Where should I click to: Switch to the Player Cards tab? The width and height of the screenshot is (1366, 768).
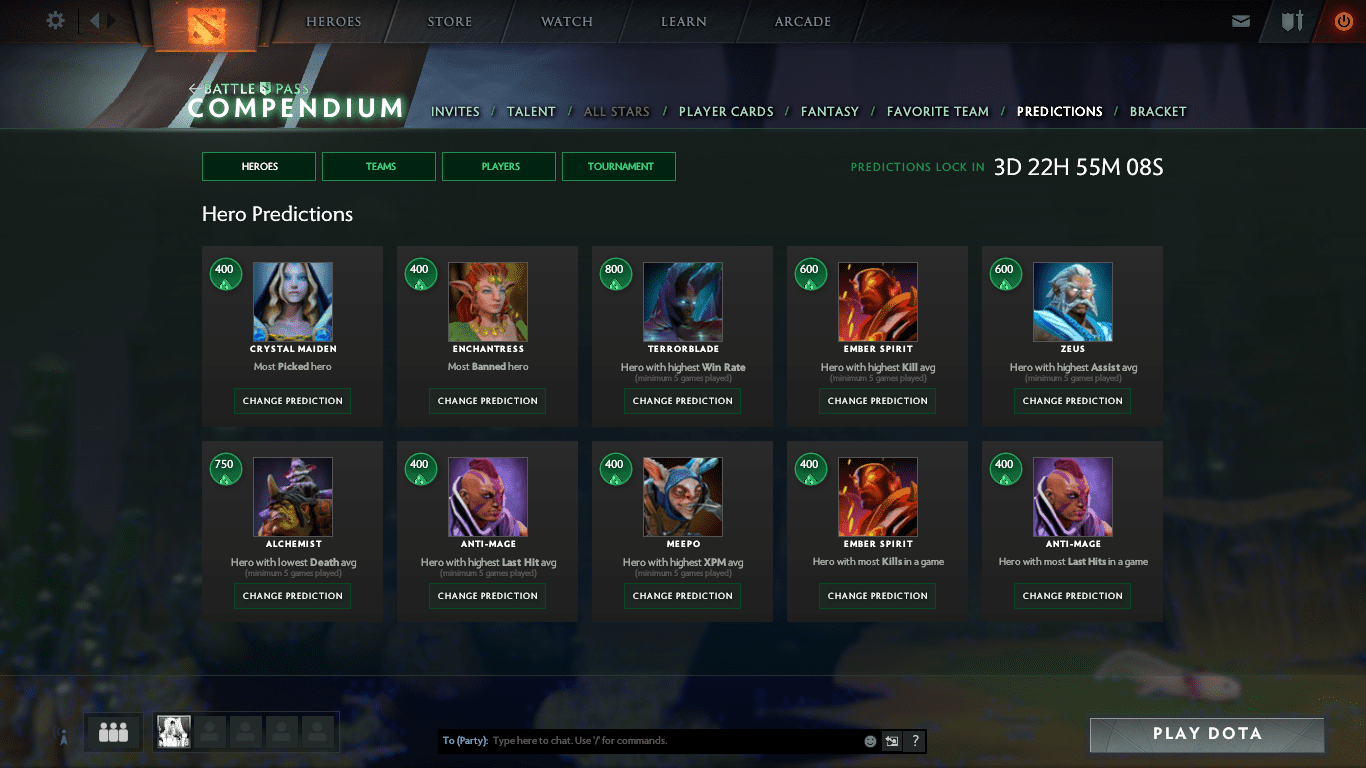[726, 111]
